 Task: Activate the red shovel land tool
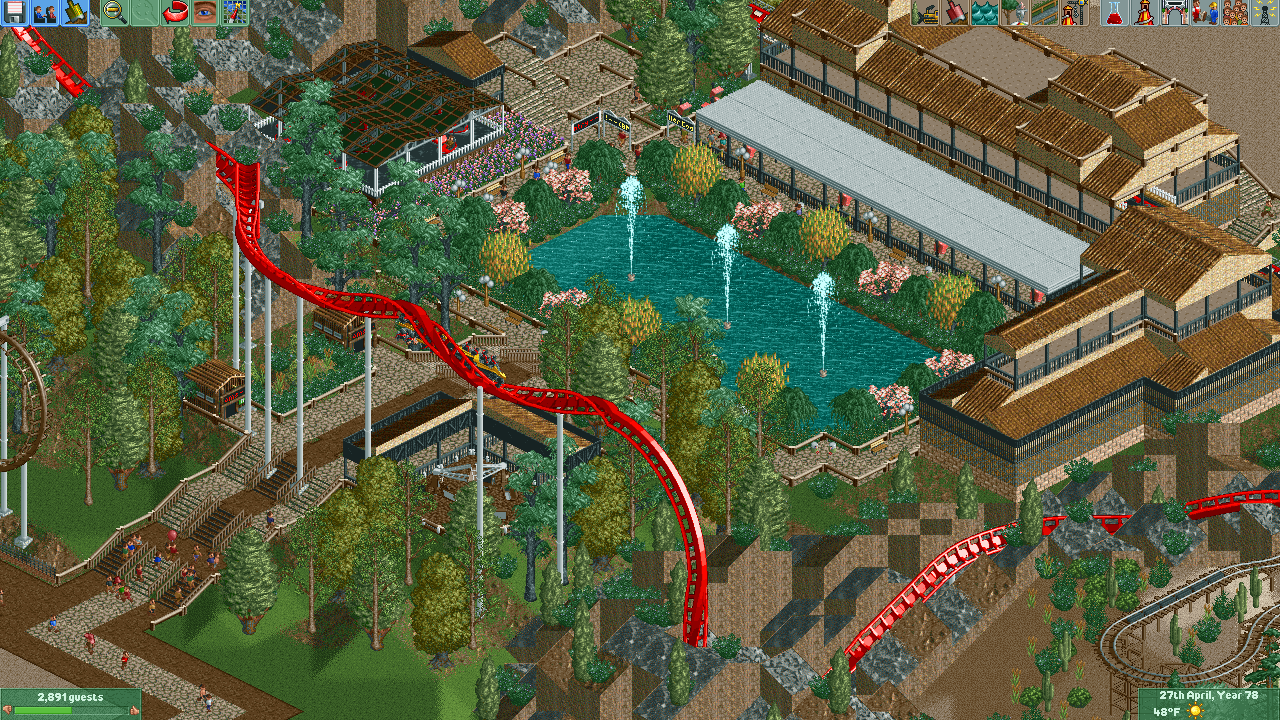pos(955,12)
